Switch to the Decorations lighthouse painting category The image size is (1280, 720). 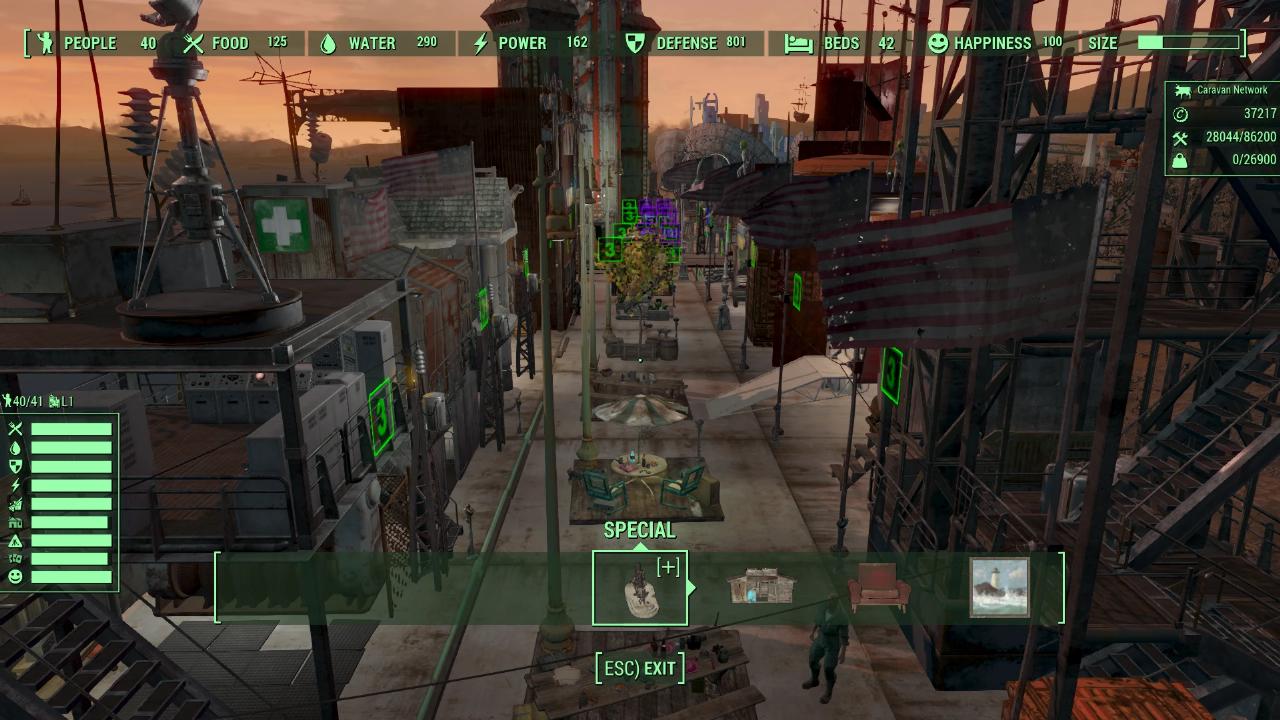pos(999,588)
